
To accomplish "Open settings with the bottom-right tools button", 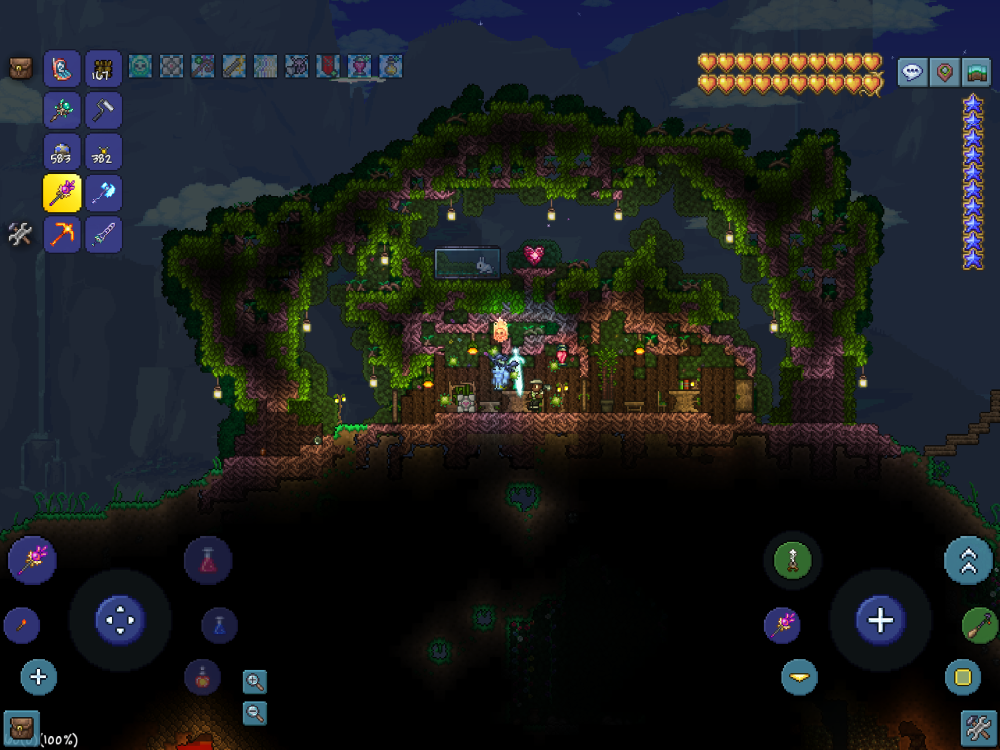I will click(x=977, y=726).
